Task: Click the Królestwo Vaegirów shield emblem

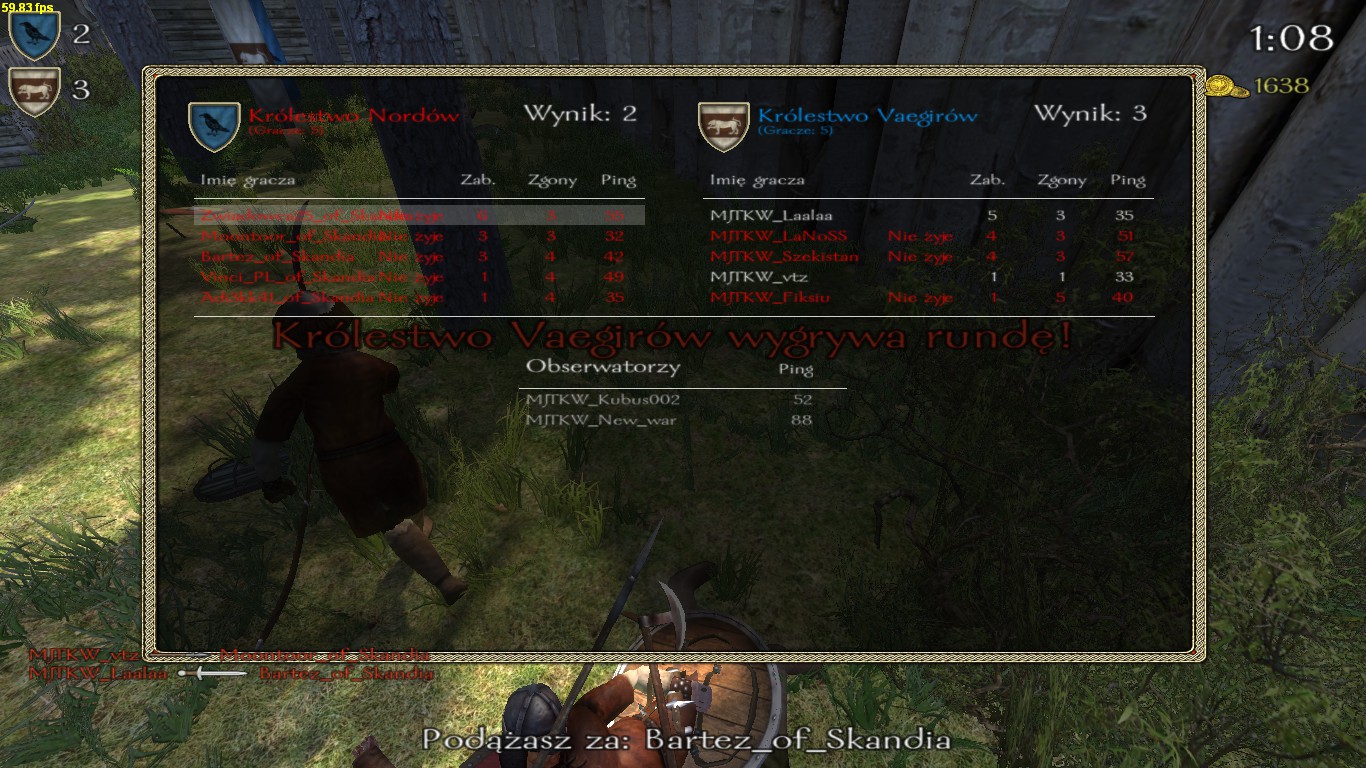Action: click(723, 126)
